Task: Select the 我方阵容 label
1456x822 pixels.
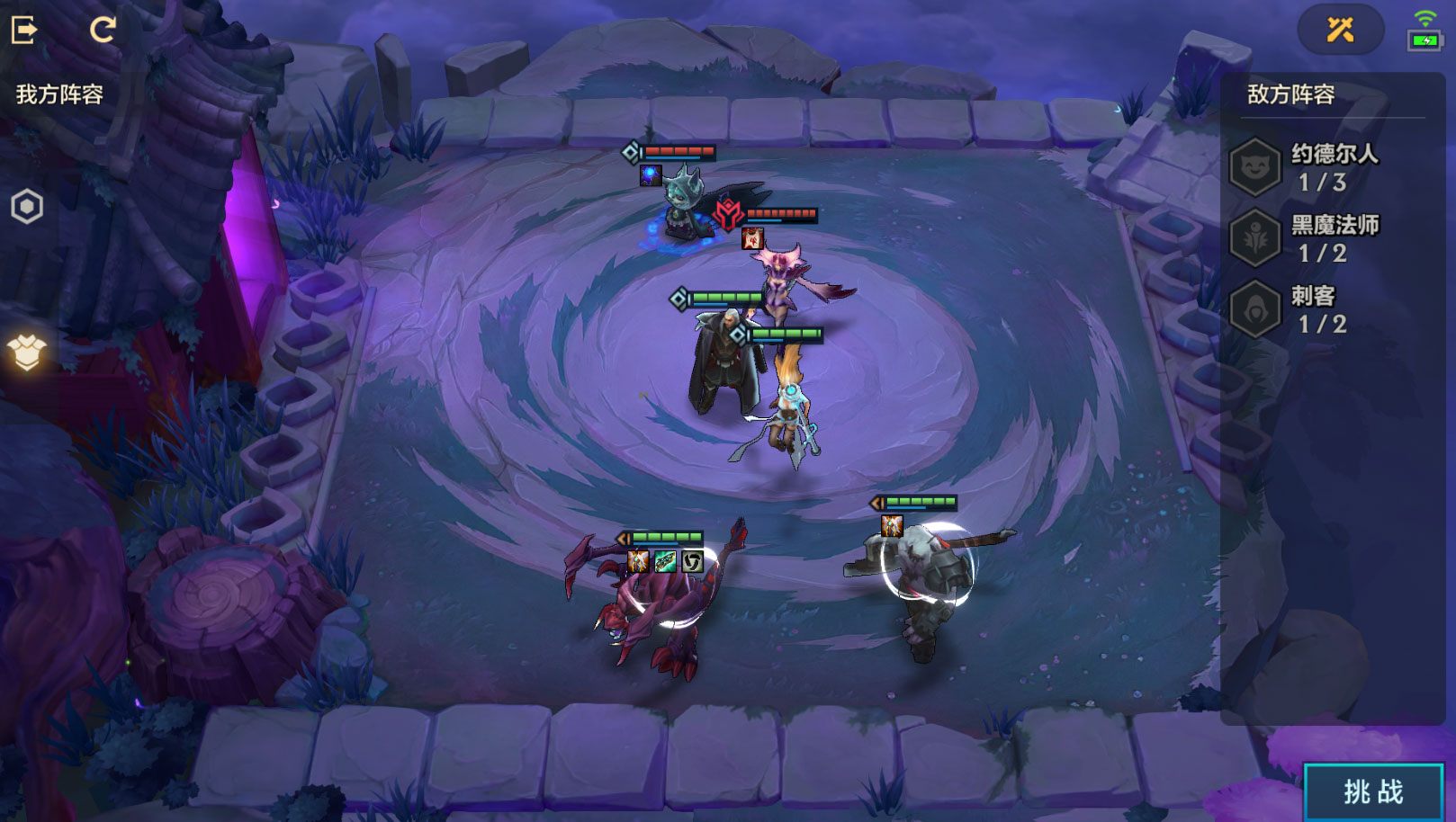Action: (x=59, y=94)
